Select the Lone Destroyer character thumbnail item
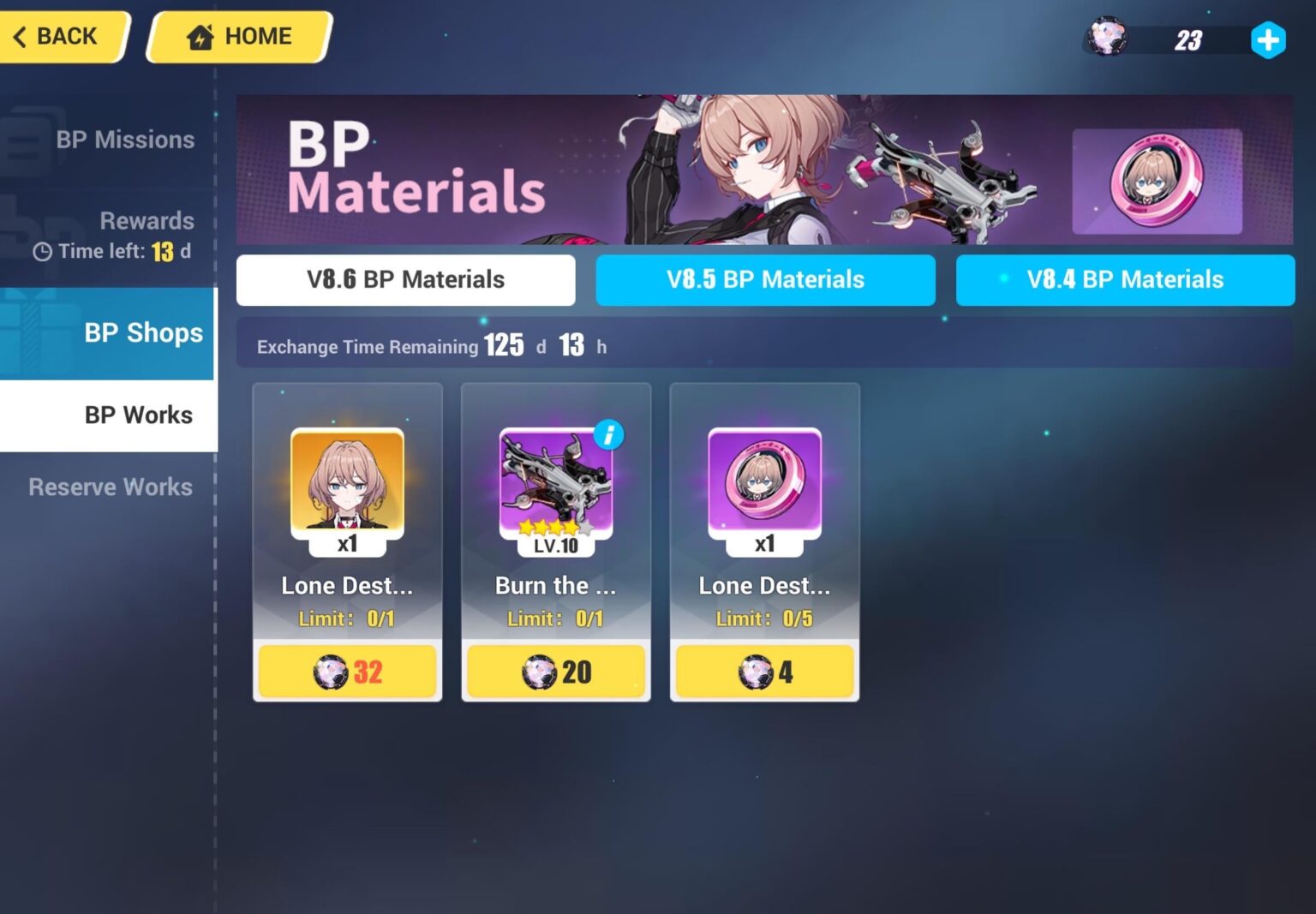This screenshot has width=1316, height=914. point(347,481)
